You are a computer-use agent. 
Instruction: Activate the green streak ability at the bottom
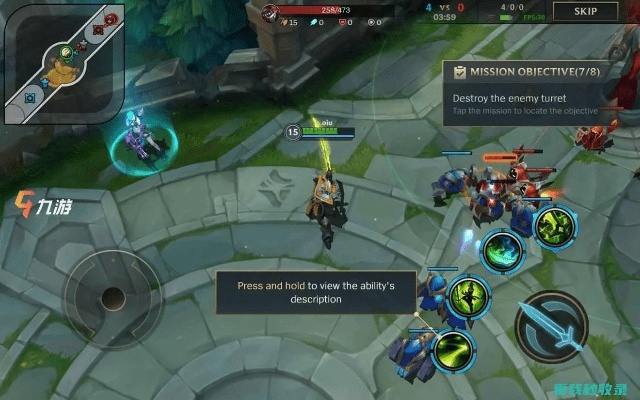click(454, 347)
